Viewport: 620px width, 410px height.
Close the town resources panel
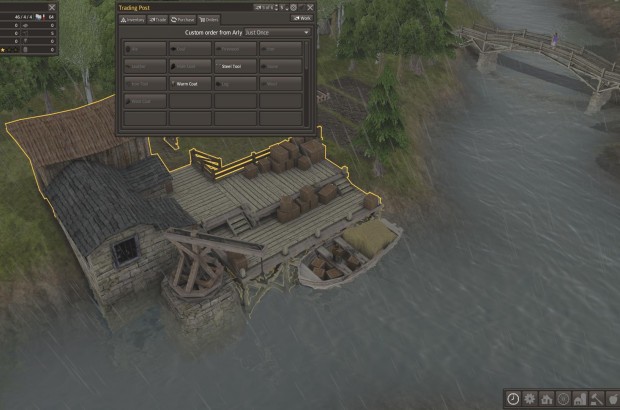point(53,6)
